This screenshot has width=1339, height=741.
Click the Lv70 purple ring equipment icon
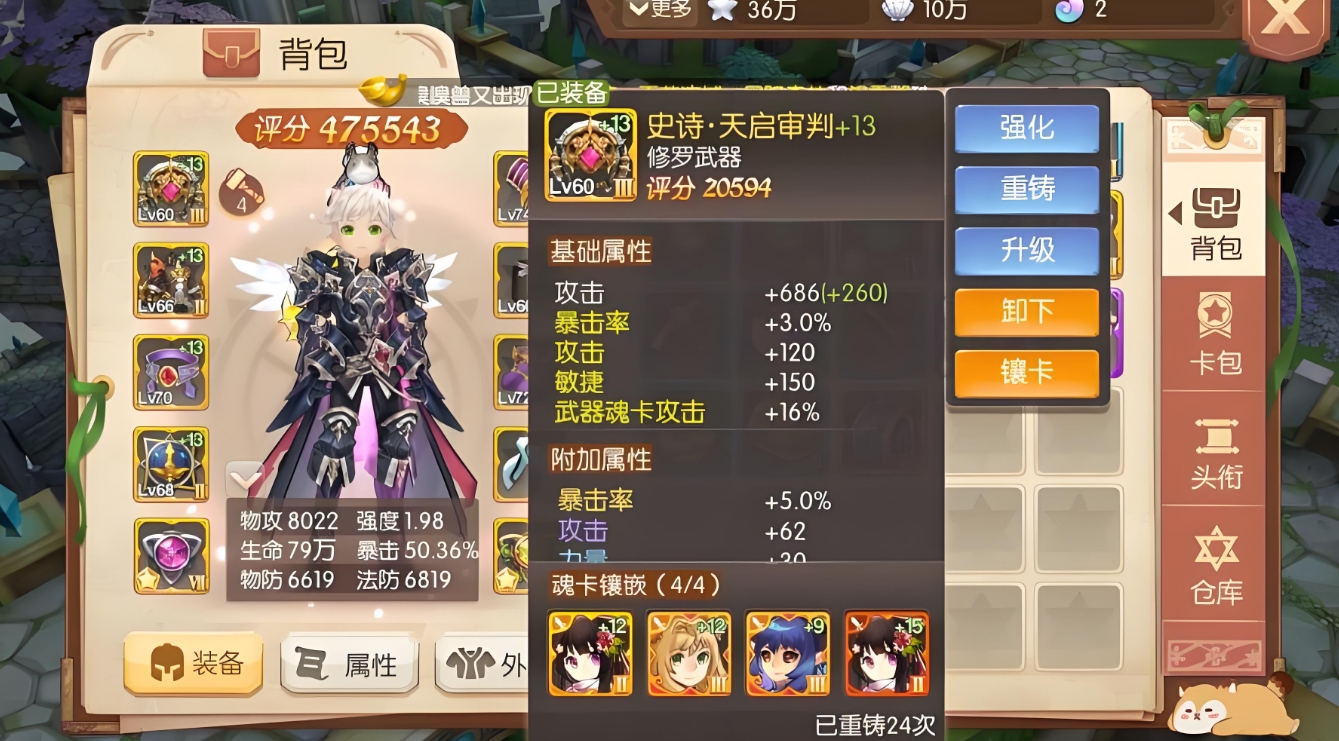(x=170, y=373)
